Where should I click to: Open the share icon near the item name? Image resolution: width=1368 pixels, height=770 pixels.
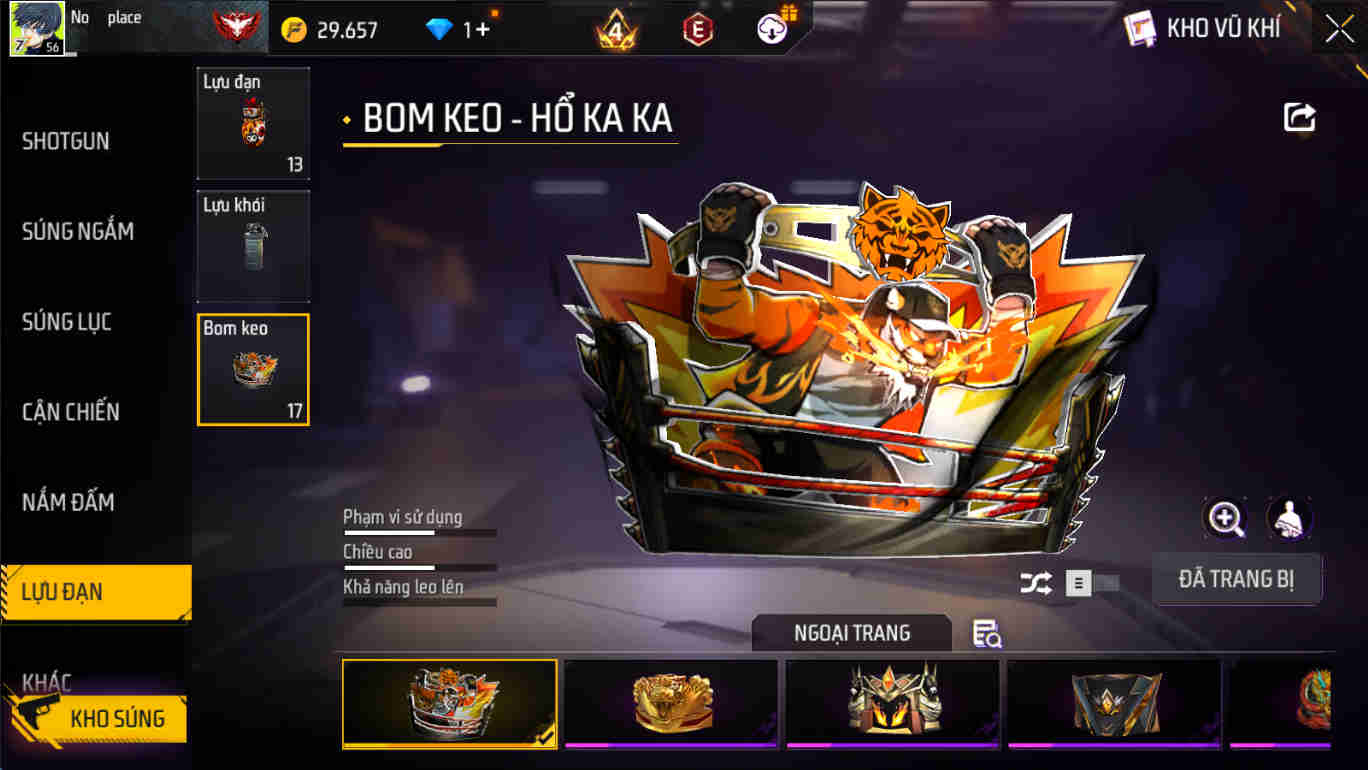[x=1298, y=117]
